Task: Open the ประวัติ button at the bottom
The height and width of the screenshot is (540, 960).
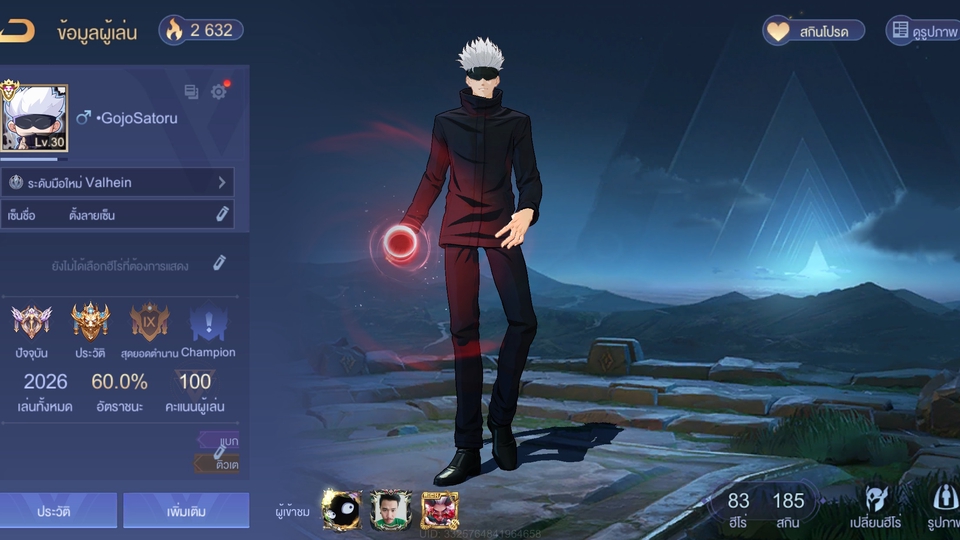Action: pos(59,510)
